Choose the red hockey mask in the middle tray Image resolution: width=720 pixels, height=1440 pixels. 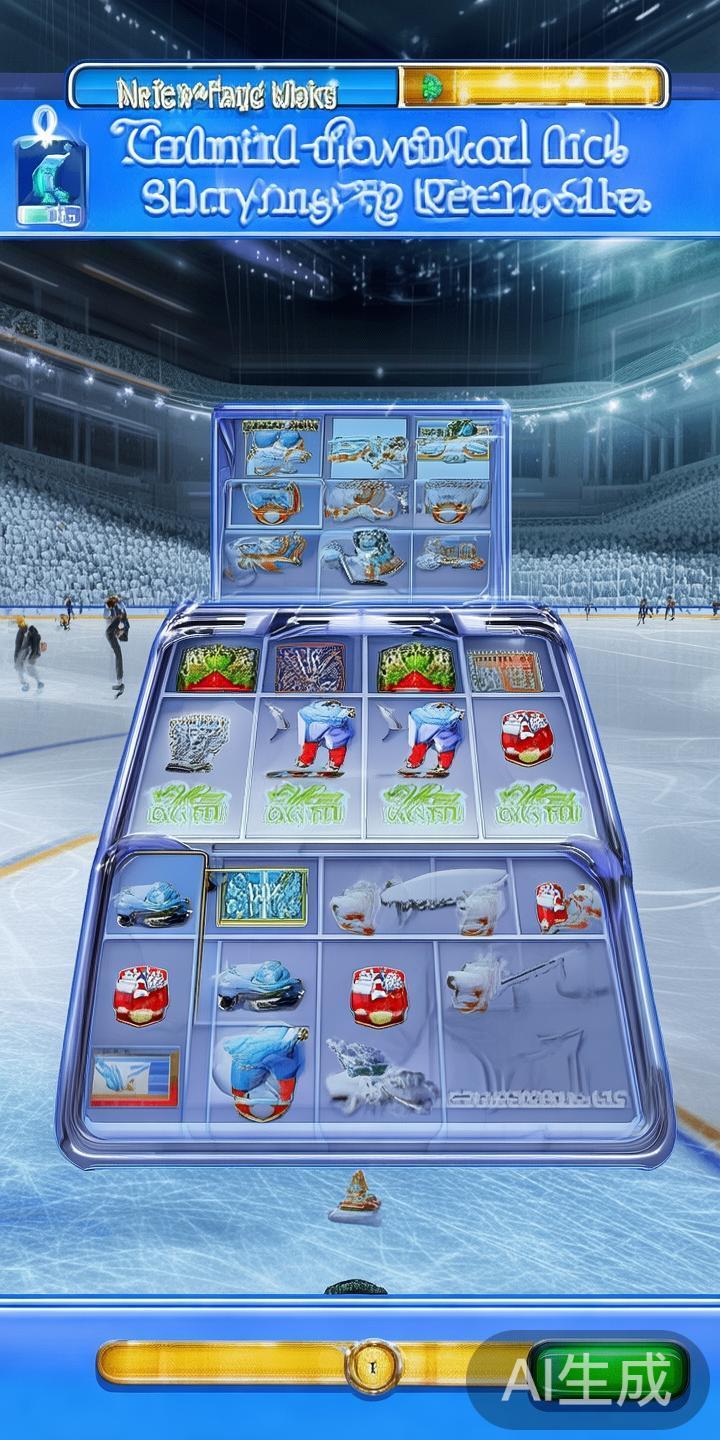click(527, 738)
